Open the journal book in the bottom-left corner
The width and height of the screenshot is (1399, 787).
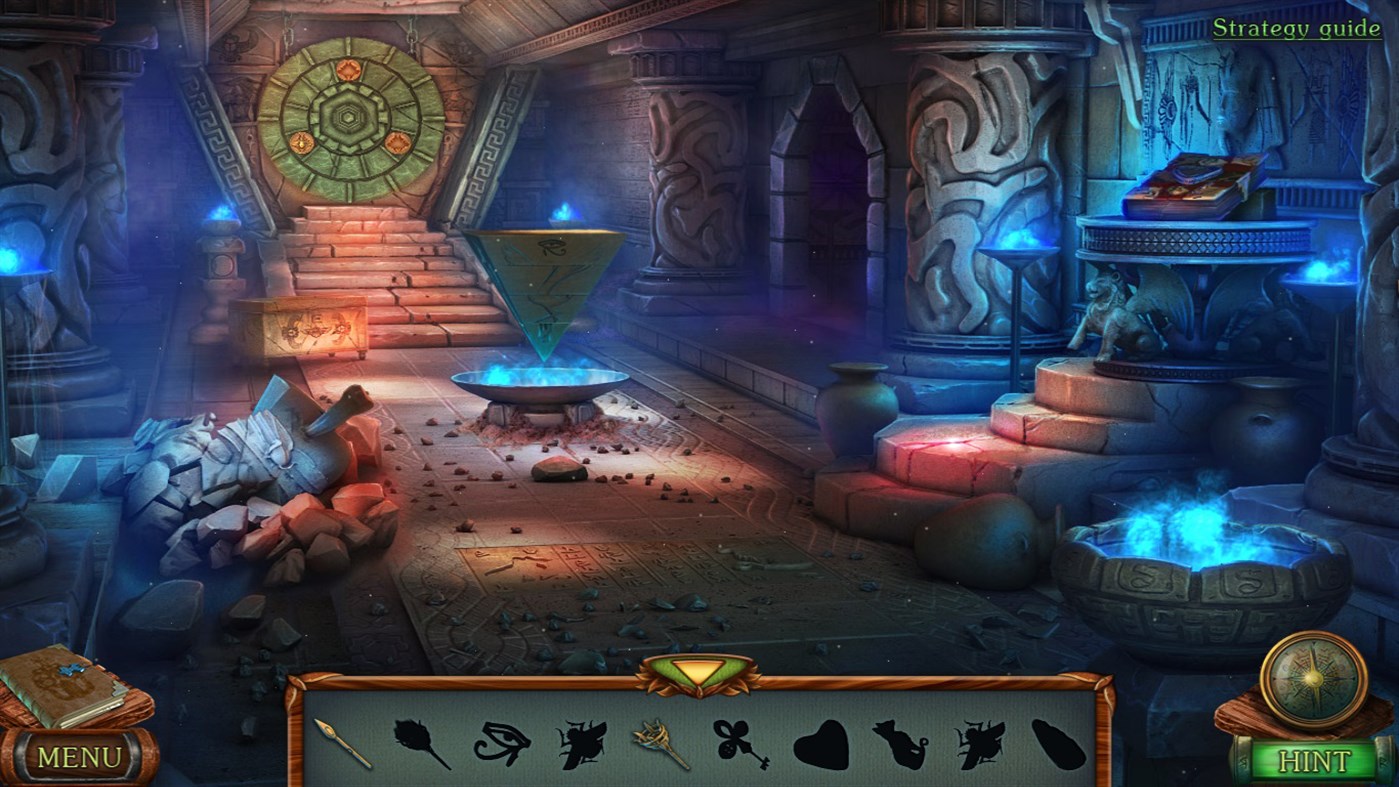(x=55, y=690)
